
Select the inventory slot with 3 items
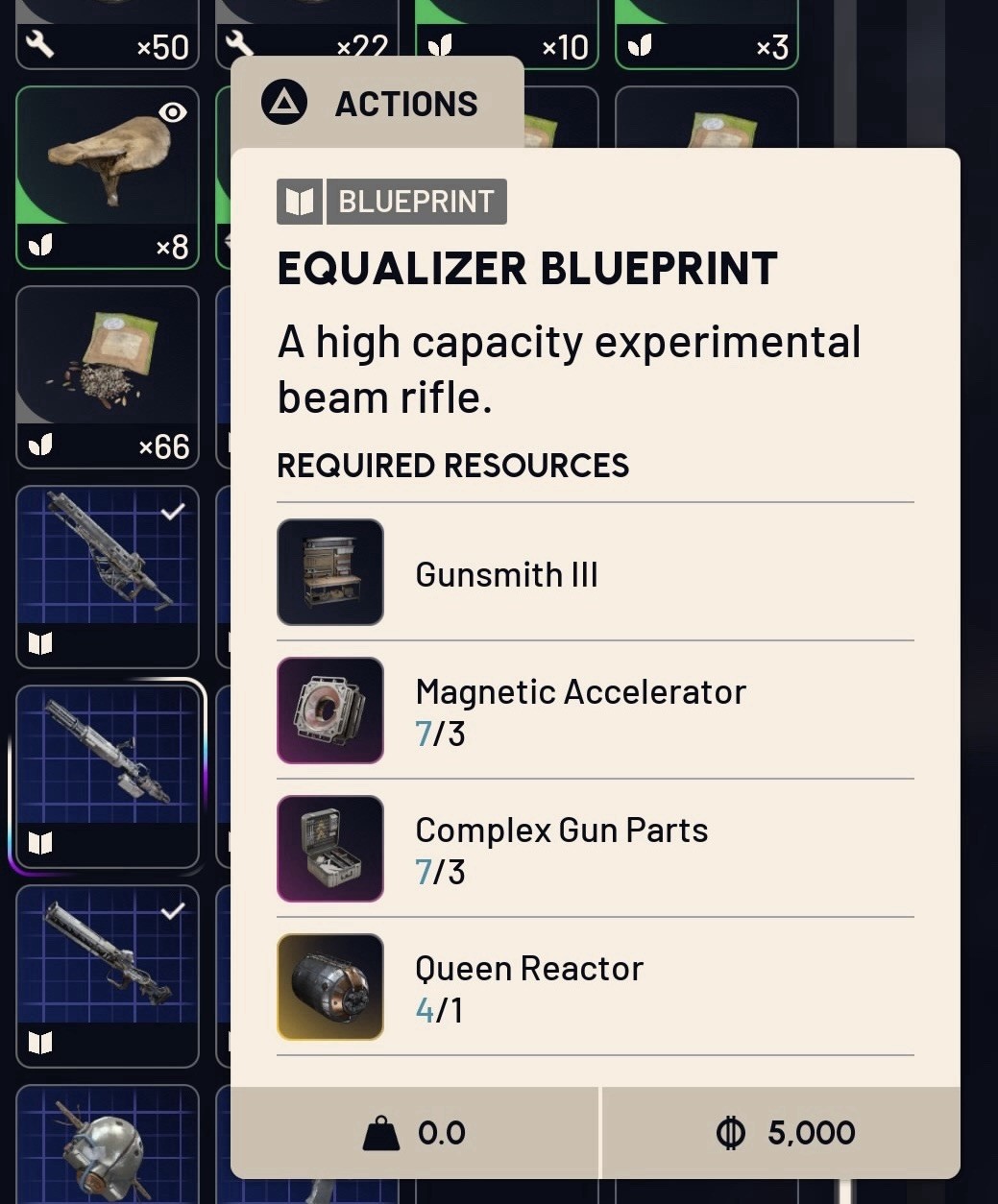pos(706,36)
